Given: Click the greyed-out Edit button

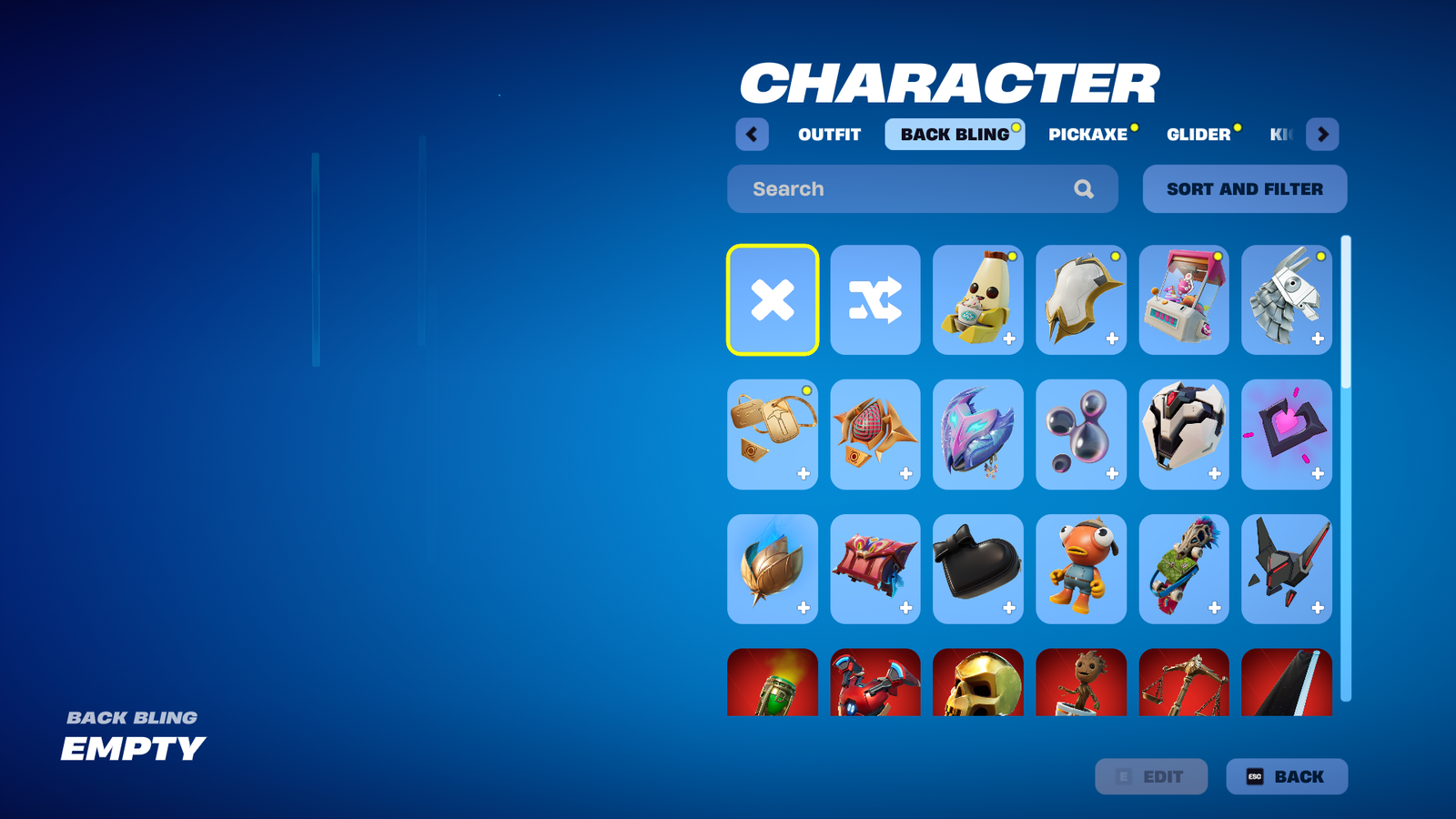Looking at the screenshot, I should click(1151, 776).
